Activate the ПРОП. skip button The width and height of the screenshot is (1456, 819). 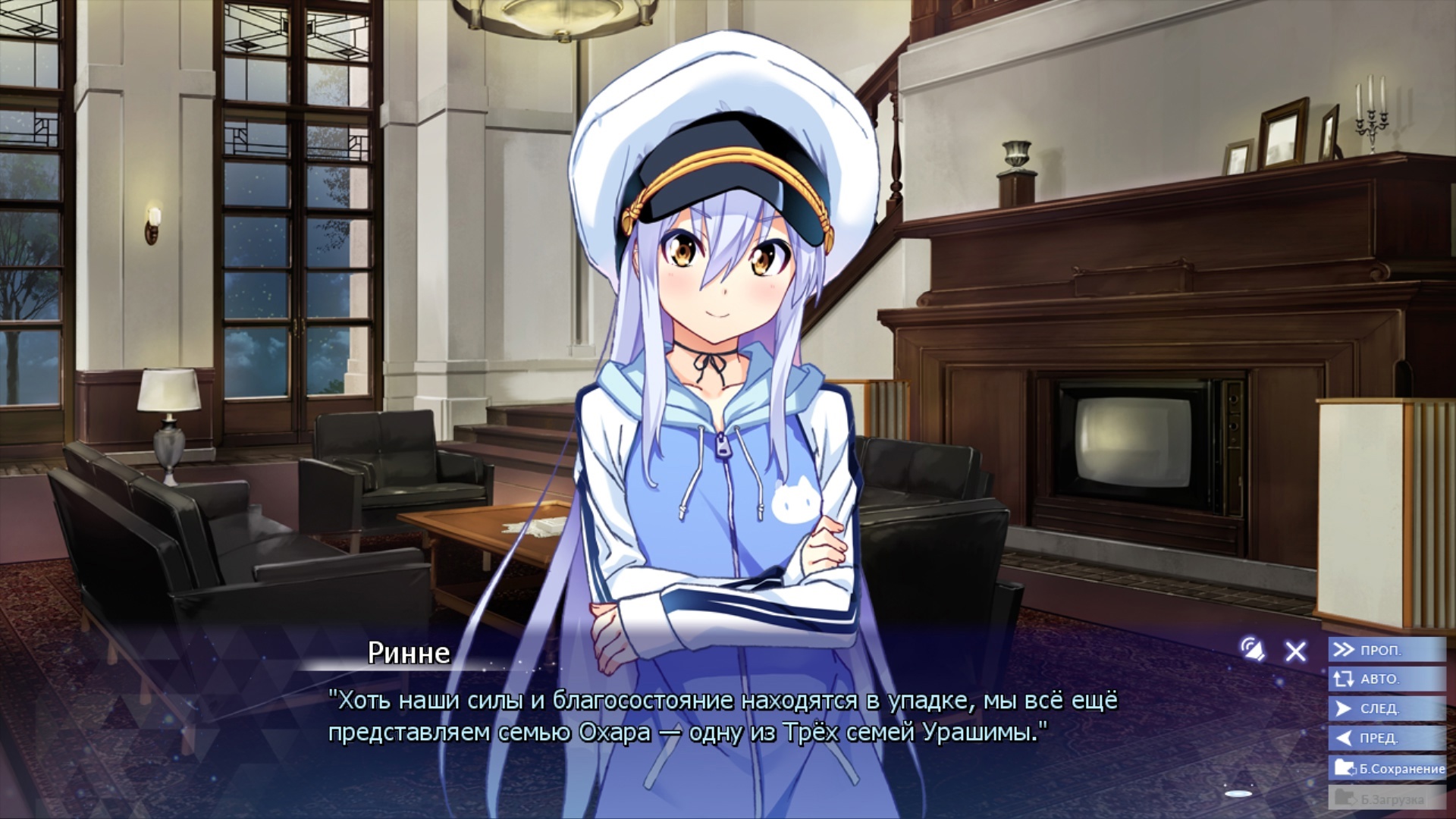[1386, 650]
